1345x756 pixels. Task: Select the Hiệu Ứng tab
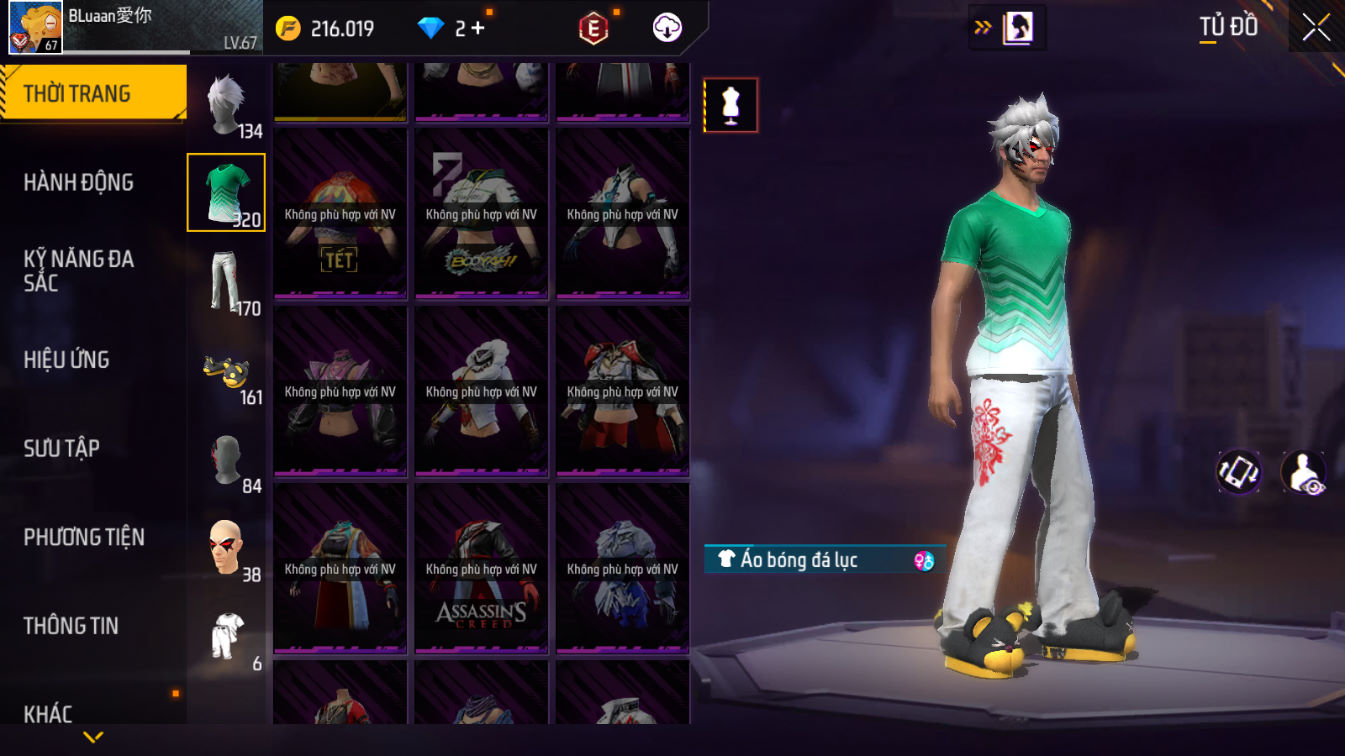[x=67, y=360]
